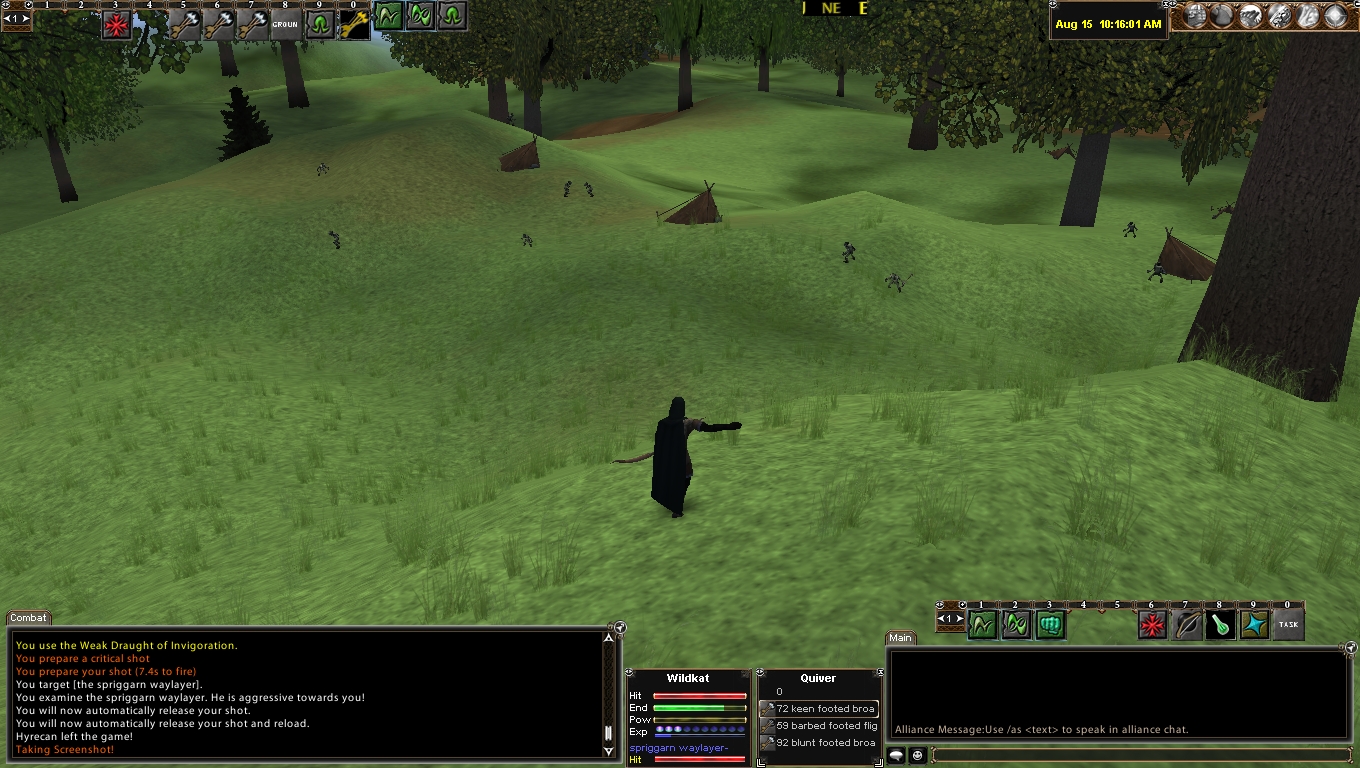The width and height of the screenshot is (1360, 768).
Task: Switch to the Combat log tab
Action: click(x=28, y=618)
